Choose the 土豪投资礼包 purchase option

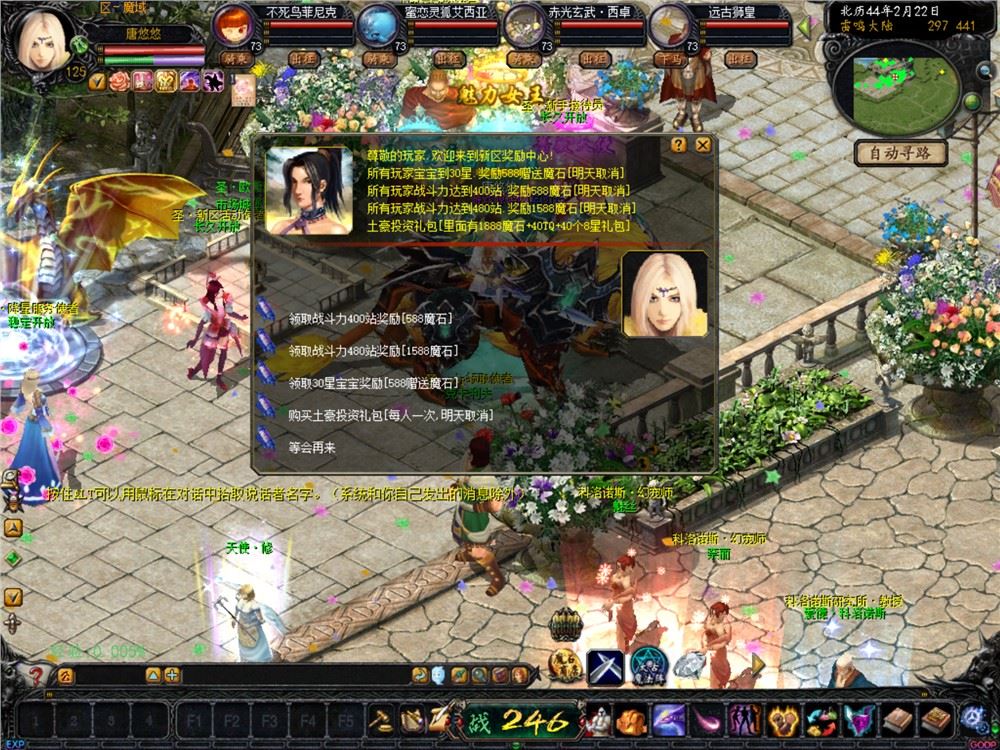point(390,415)
